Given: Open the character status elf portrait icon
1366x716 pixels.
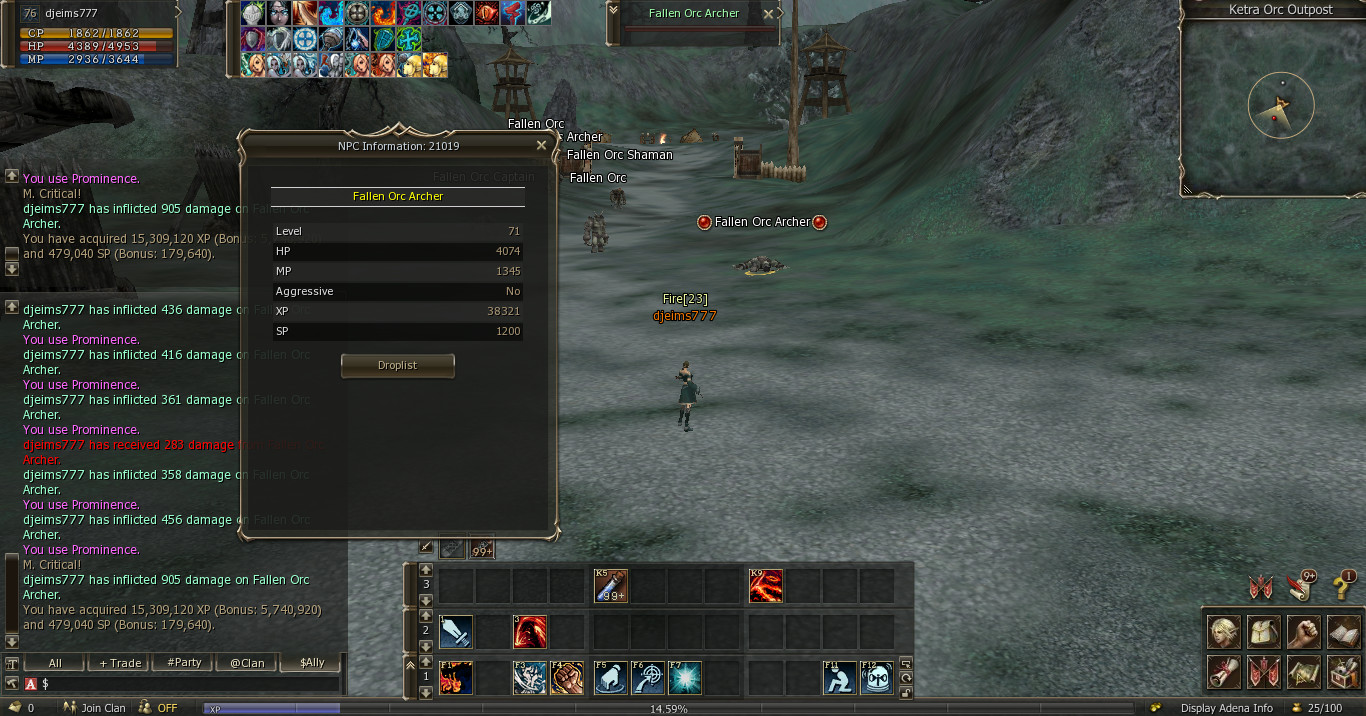Looking at the screenshot, I should pos(1224,632).
